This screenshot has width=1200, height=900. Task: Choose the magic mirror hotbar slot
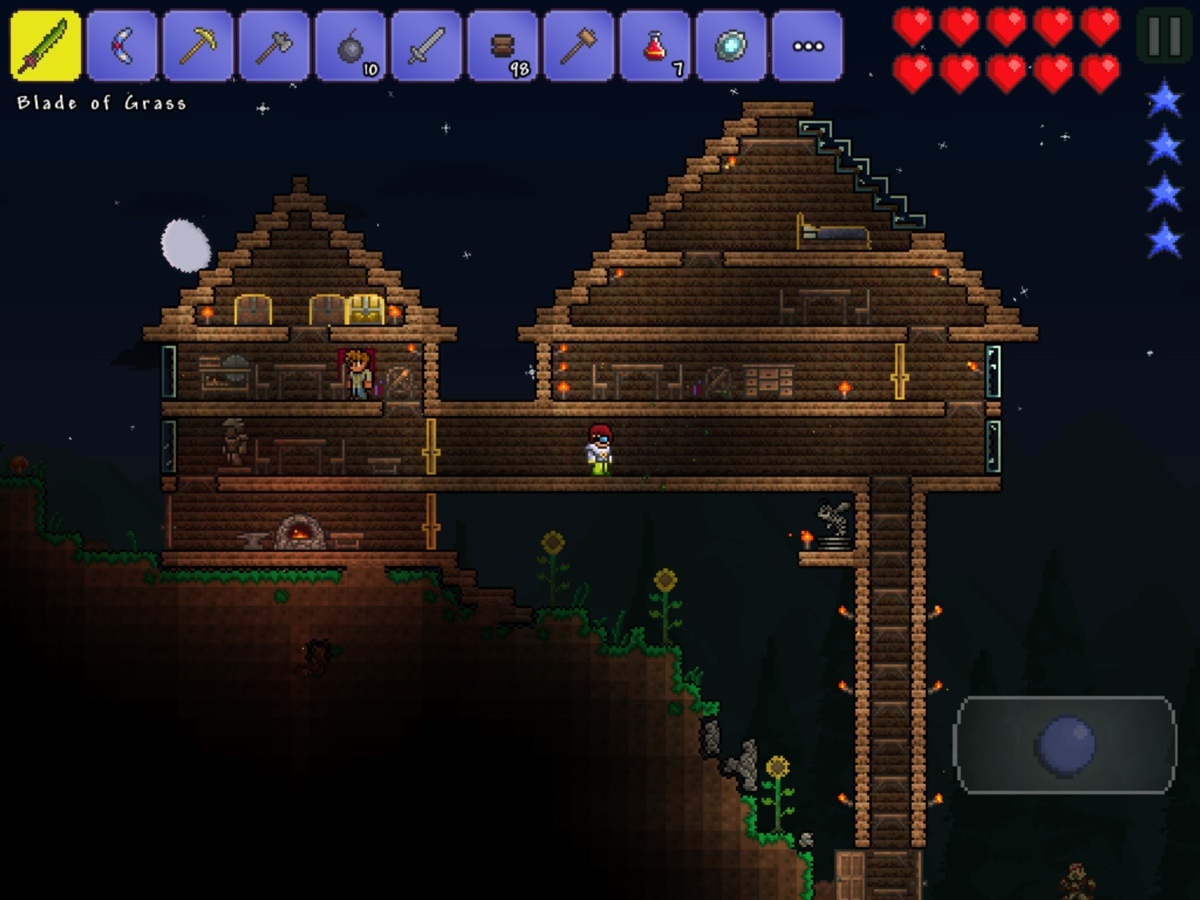tap(730, 46)
